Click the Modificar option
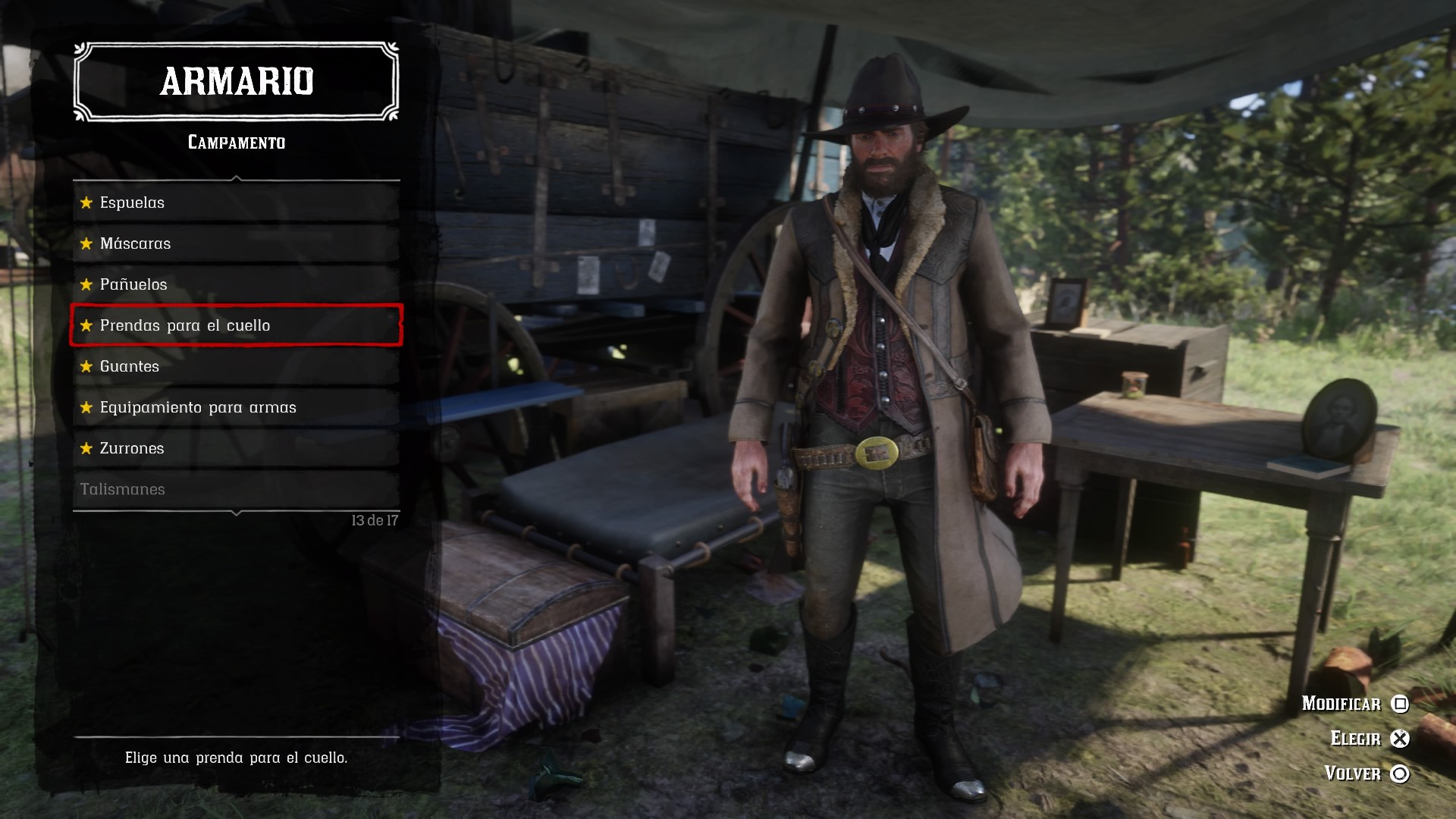1456x819 pixels. click(1354, 704)
